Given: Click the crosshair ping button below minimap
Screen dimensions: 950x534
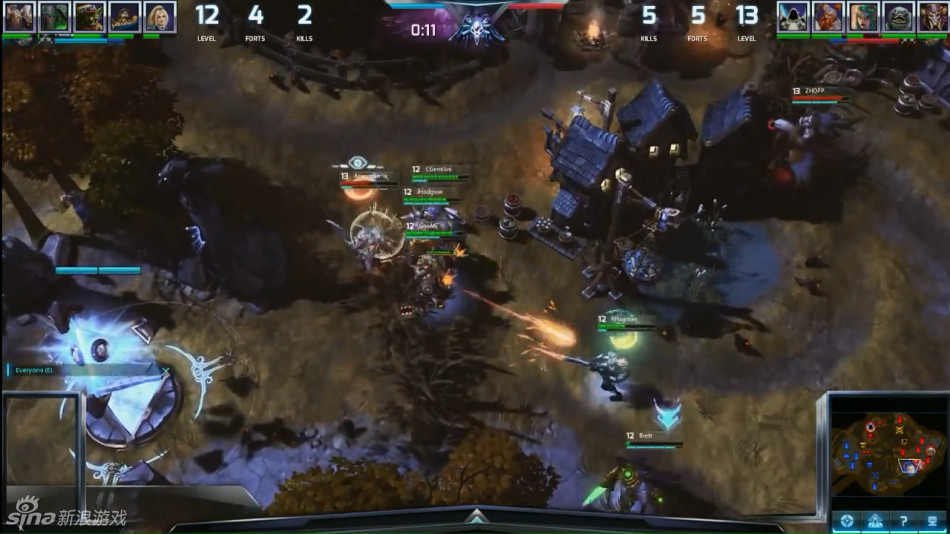Looking at the screenshot, I should tap(847, 521).
